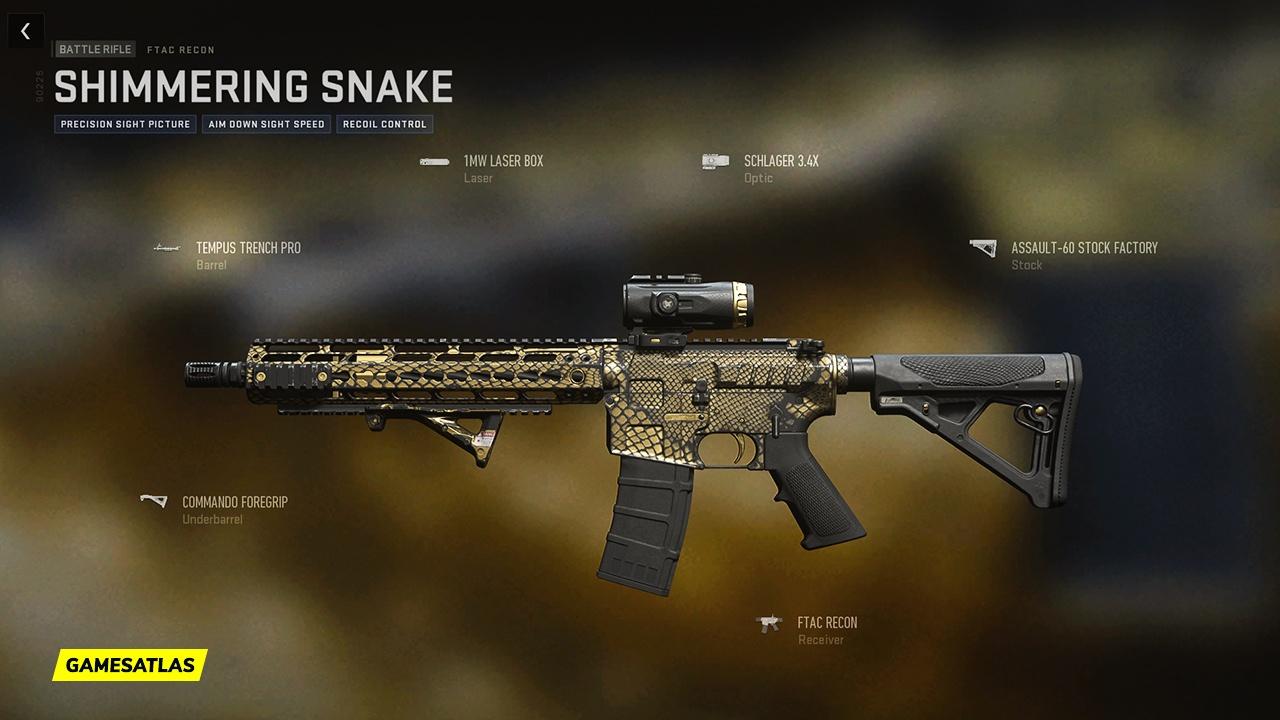Go back using the top-left arrow
The width and height of the screenshot is (1280, 720).
click(25, 31)
